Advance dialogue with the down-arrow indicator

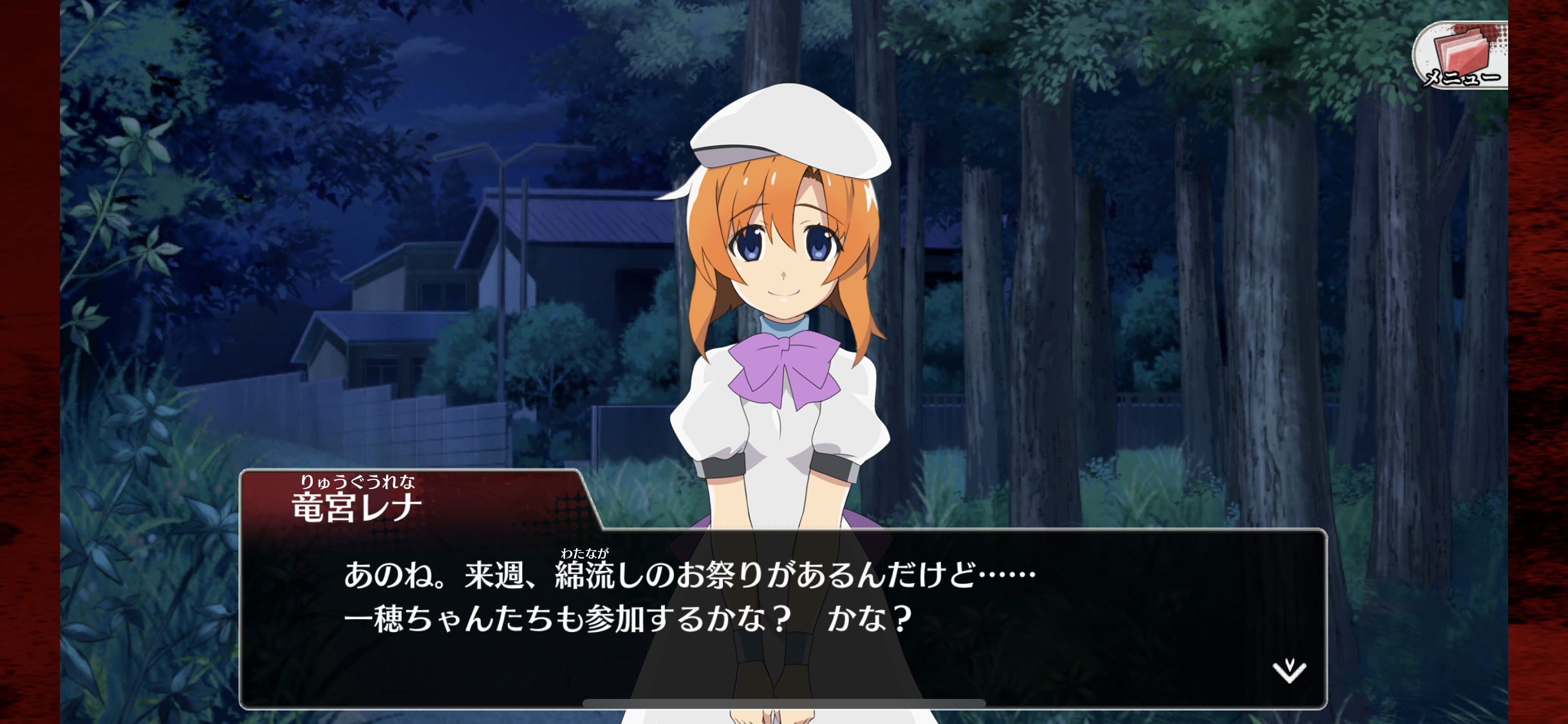pos(1289,671)
